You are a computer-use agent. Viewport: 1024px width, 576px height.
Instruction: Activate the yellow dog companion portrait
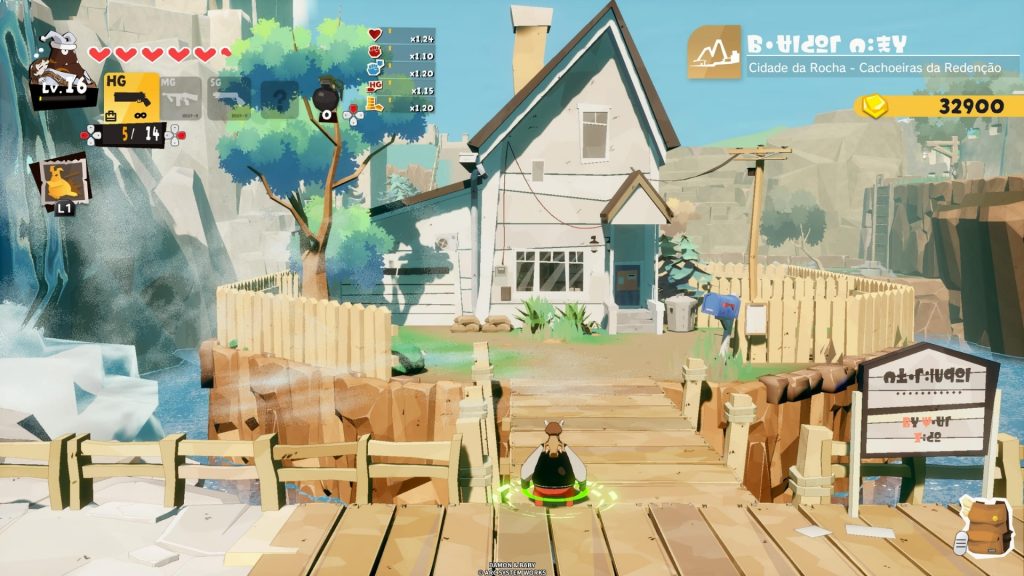(59, 183)
